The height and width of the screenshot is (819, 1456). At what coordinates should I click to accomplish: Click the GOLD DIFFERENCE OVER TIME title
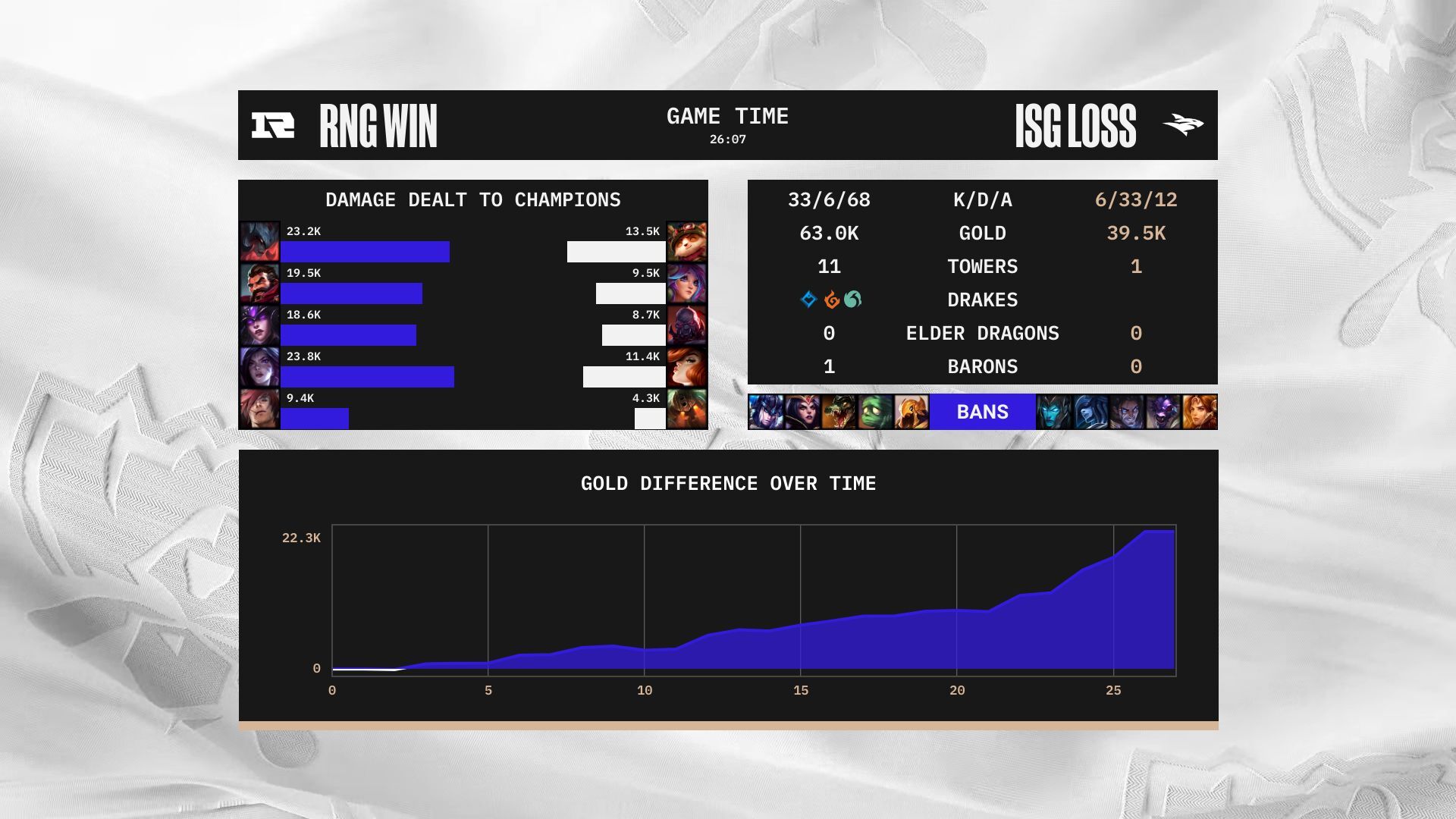728,483
